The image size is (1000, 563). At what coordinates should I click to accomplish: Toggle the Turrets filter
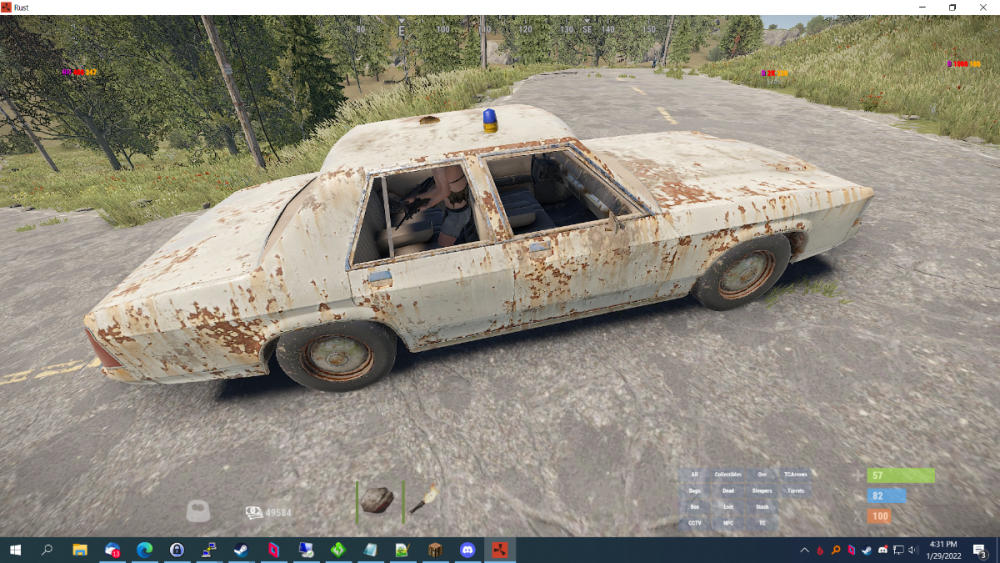tap(796, 491)
